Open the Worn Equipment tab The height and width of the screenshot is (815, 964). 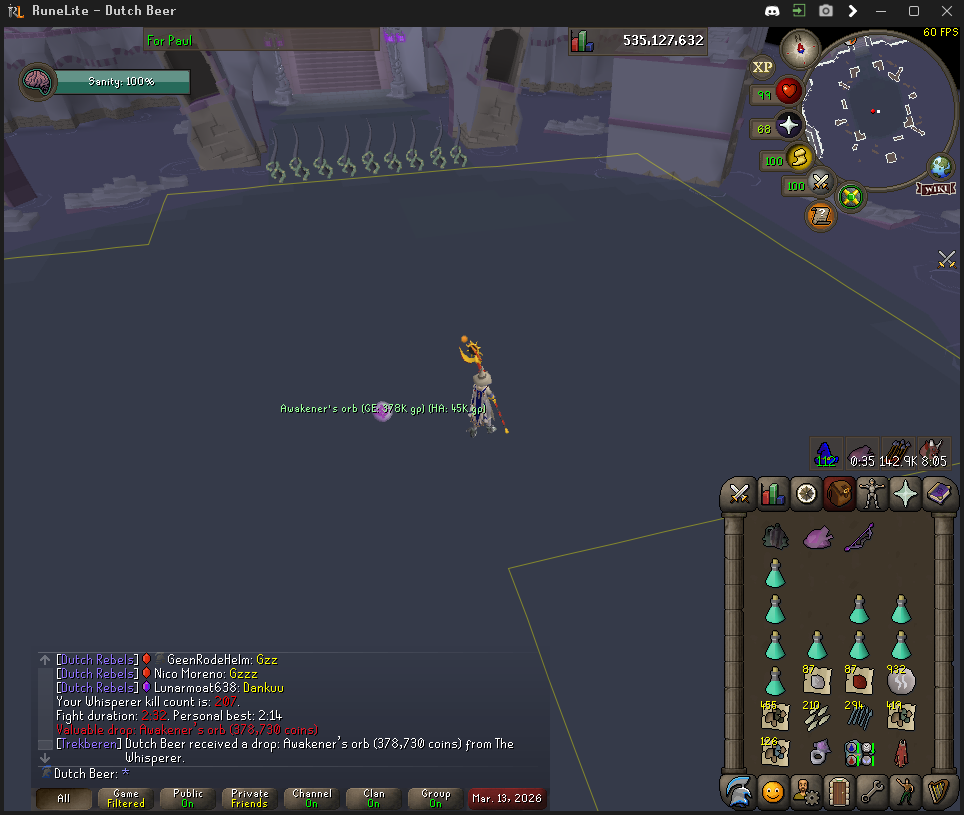coord(872,494)
